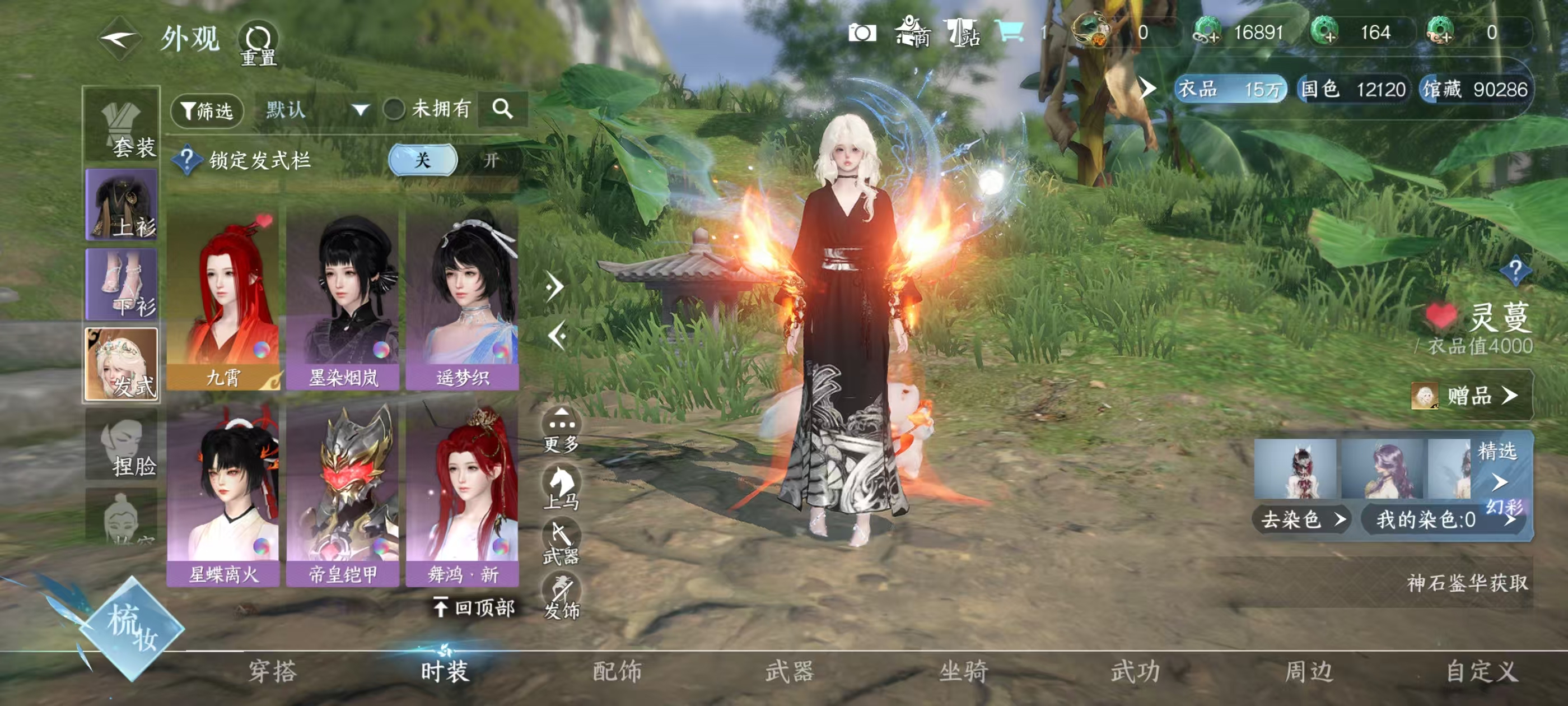Go back using the arrow beside 外观
Viewport: 1568px width, 706px height.
point(120,40)
